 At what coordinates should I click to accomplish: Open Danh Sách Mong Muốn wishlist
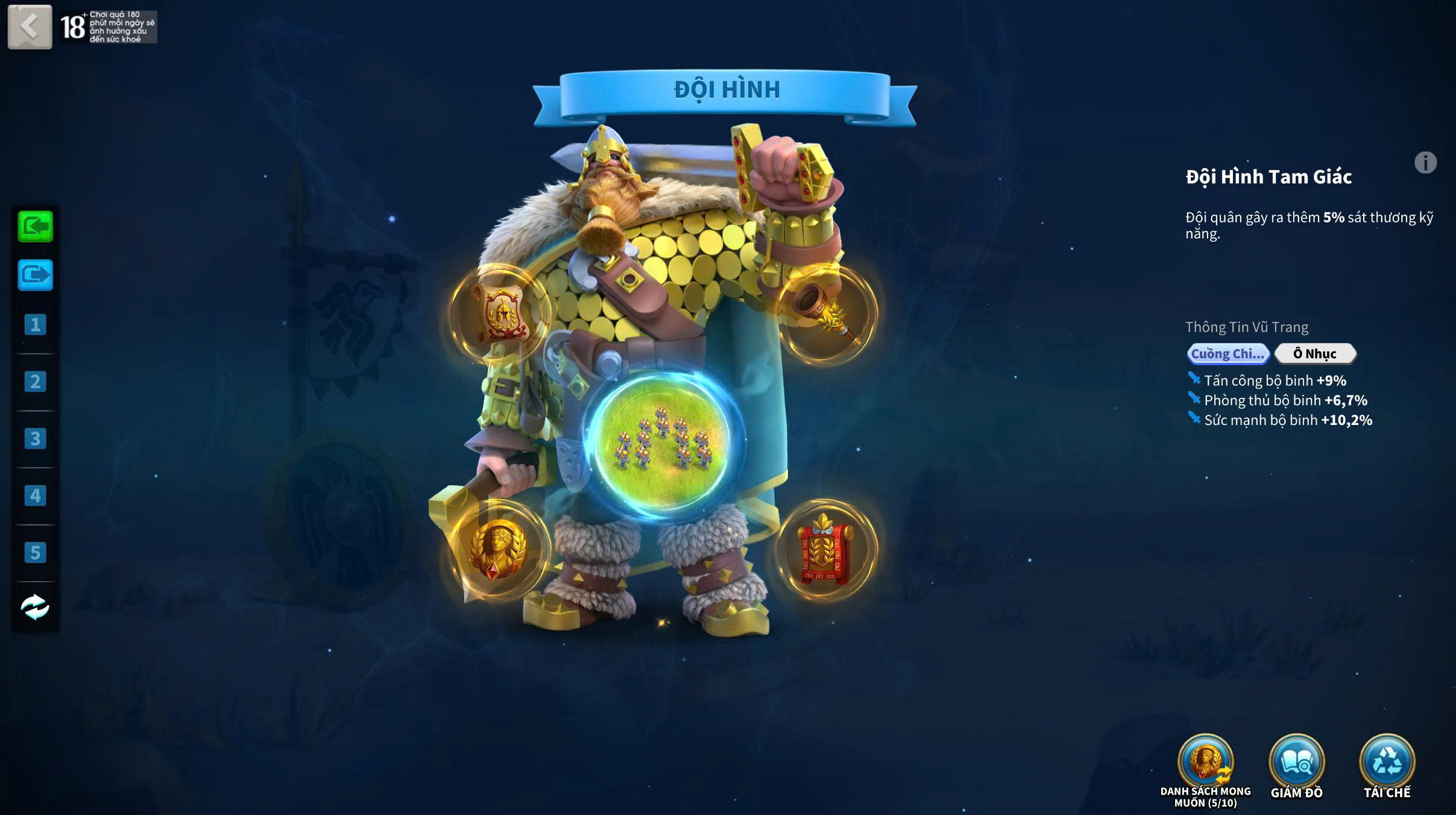point(1205,763)
